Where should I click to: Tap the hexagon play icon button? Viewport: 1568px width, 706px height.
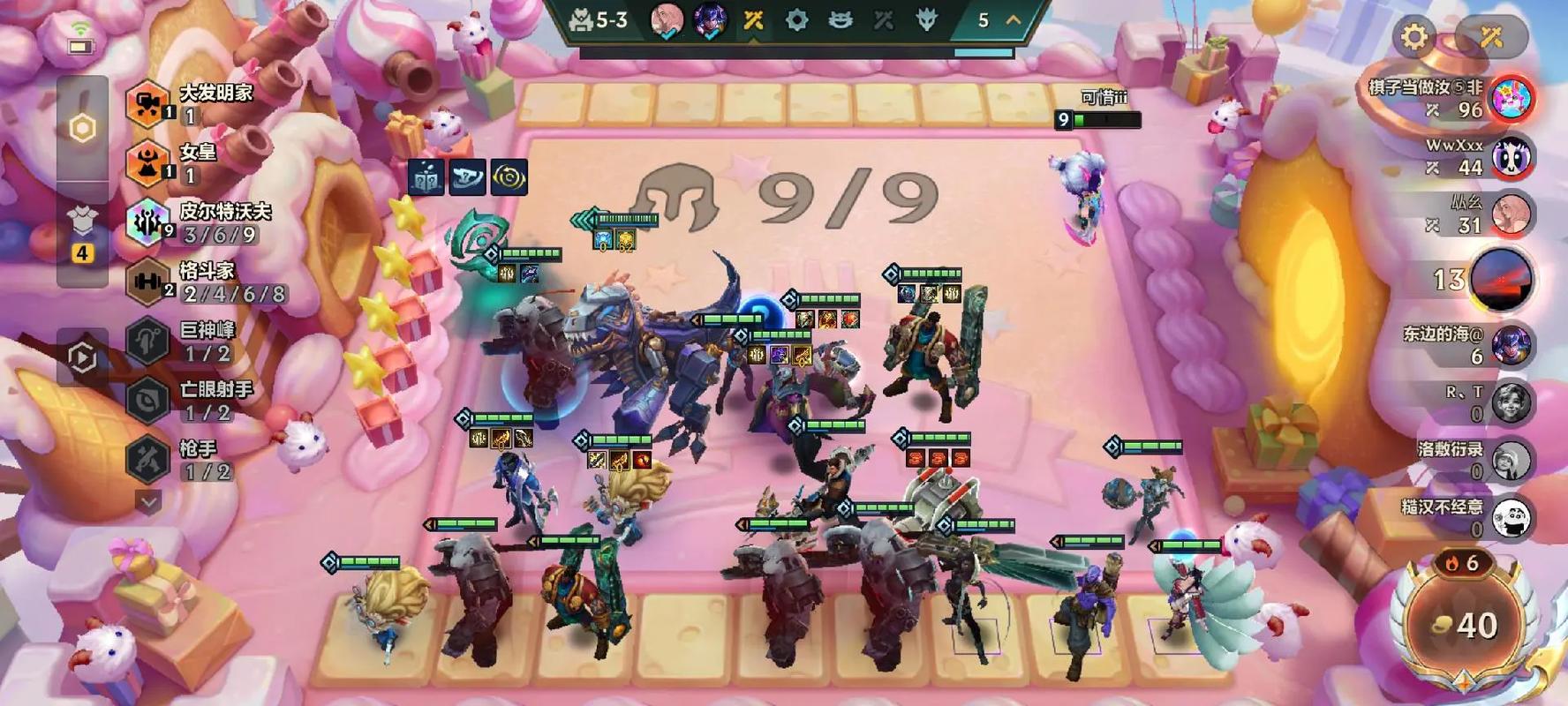point(82,357)
